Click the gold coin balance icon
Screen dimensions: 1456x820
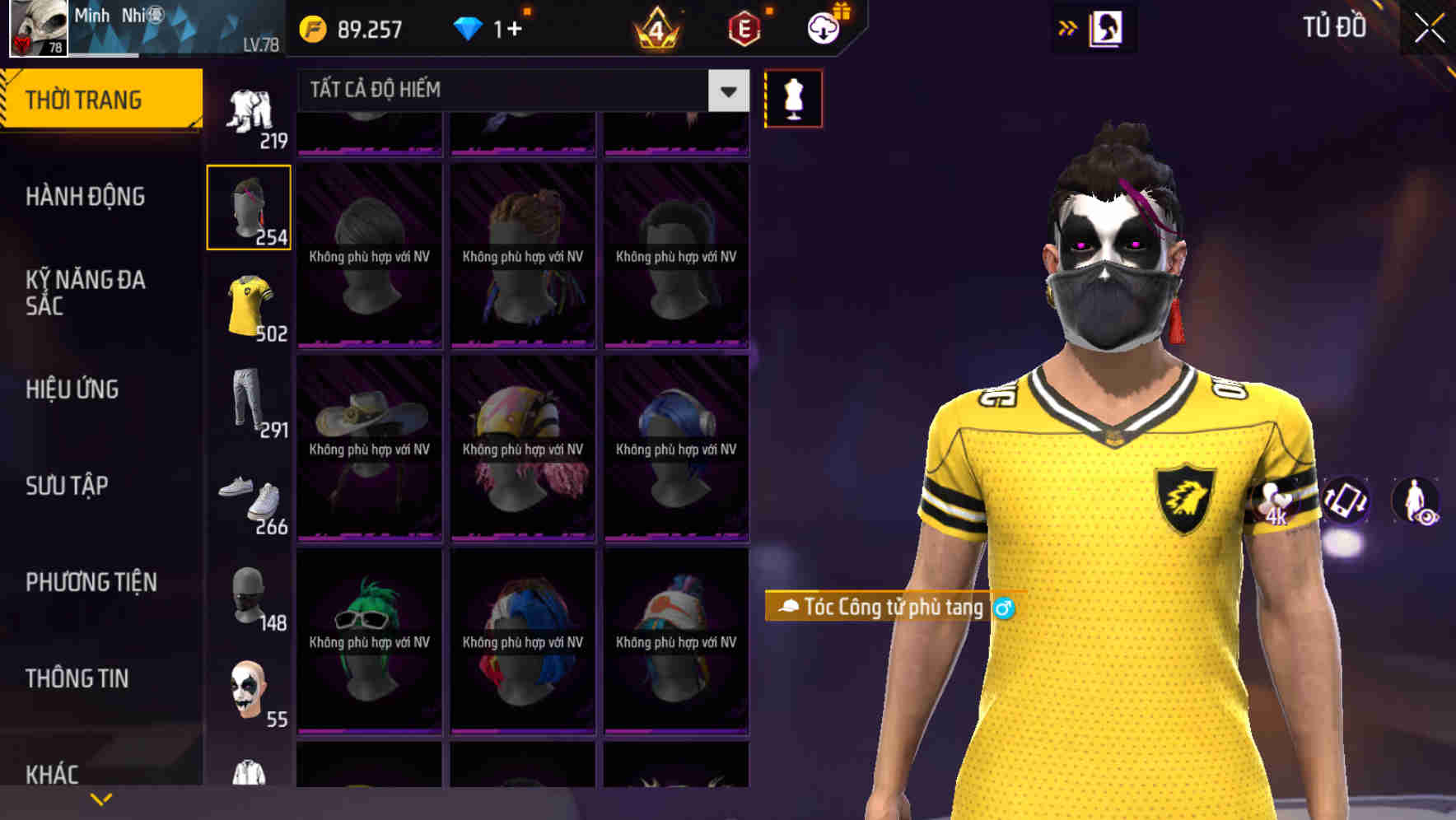311,27
